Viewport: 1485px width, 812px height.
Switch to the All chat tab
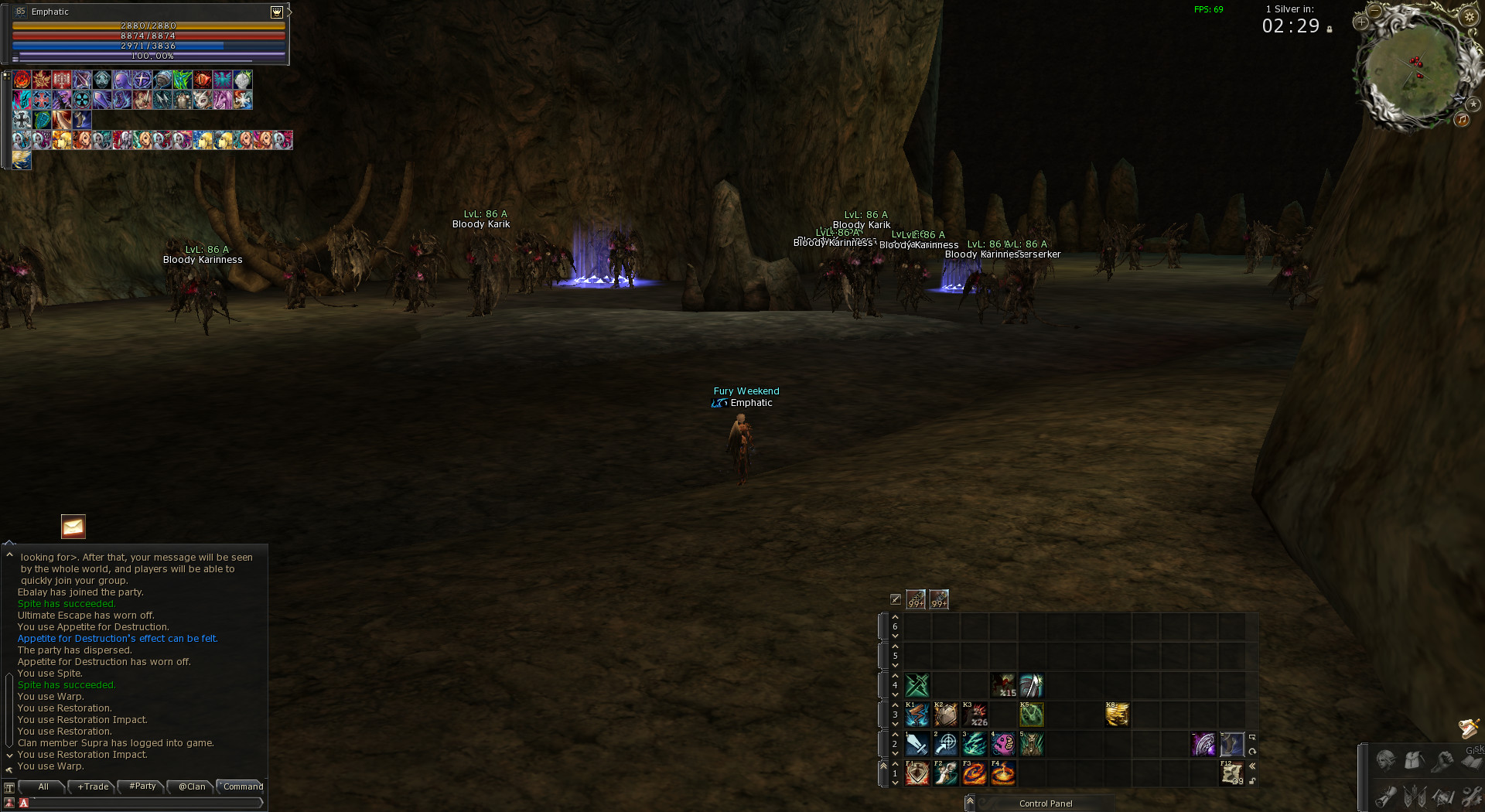(43, 786)
